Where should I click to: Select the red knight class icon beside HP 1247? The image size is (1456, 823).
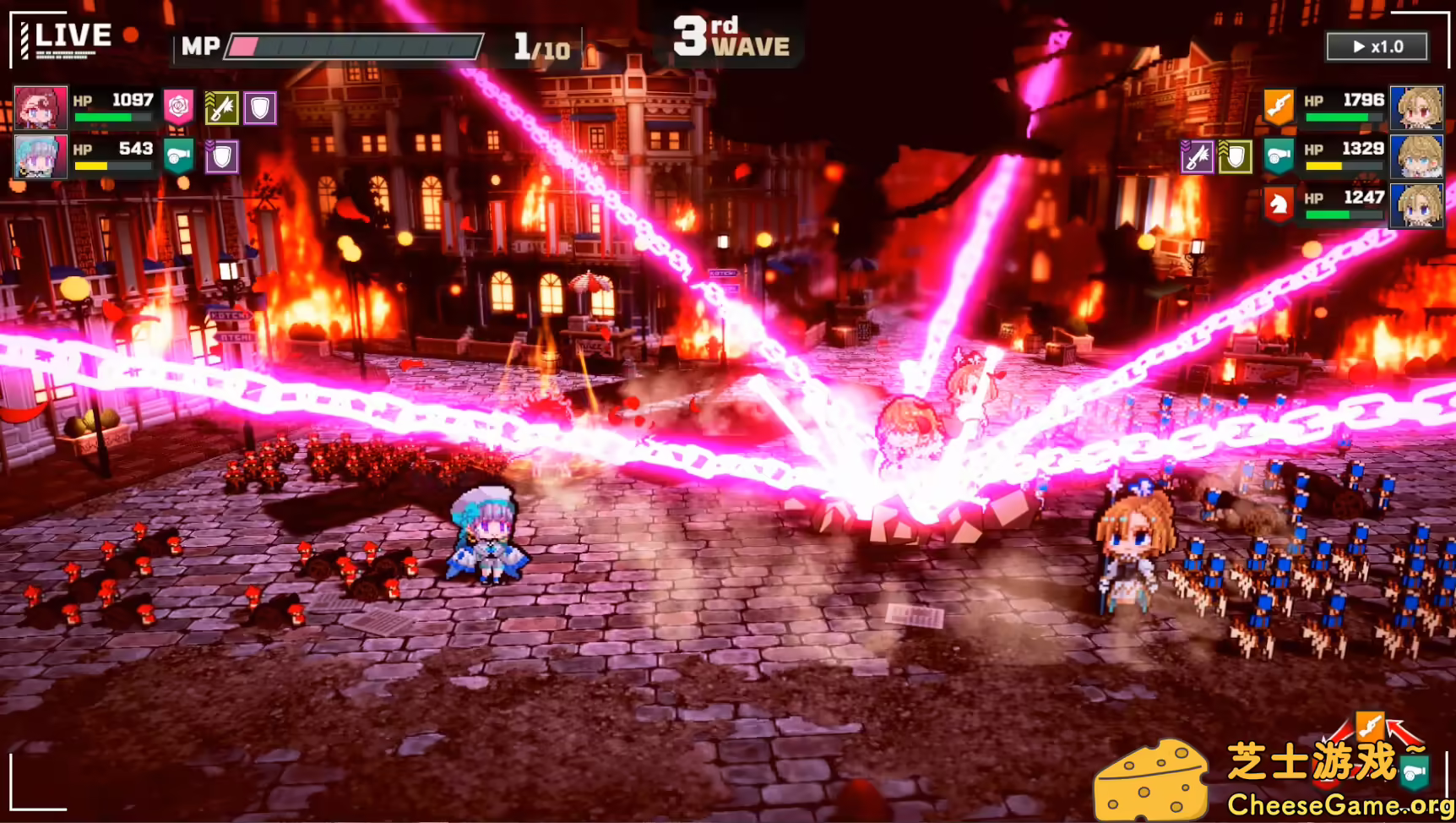click(x=1279, y=203)
